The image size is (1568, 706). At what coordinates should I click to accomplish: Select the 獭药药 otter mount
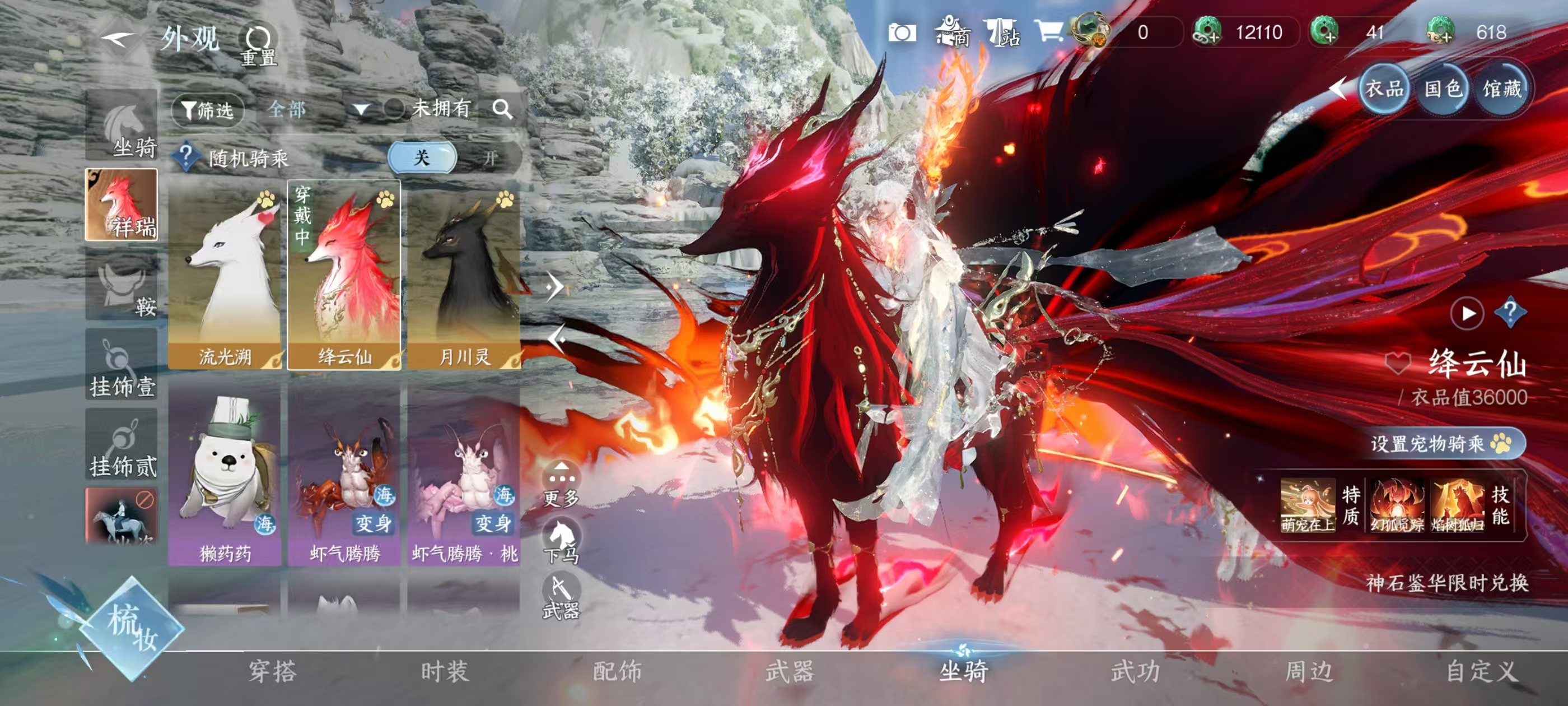pos(224,474)
